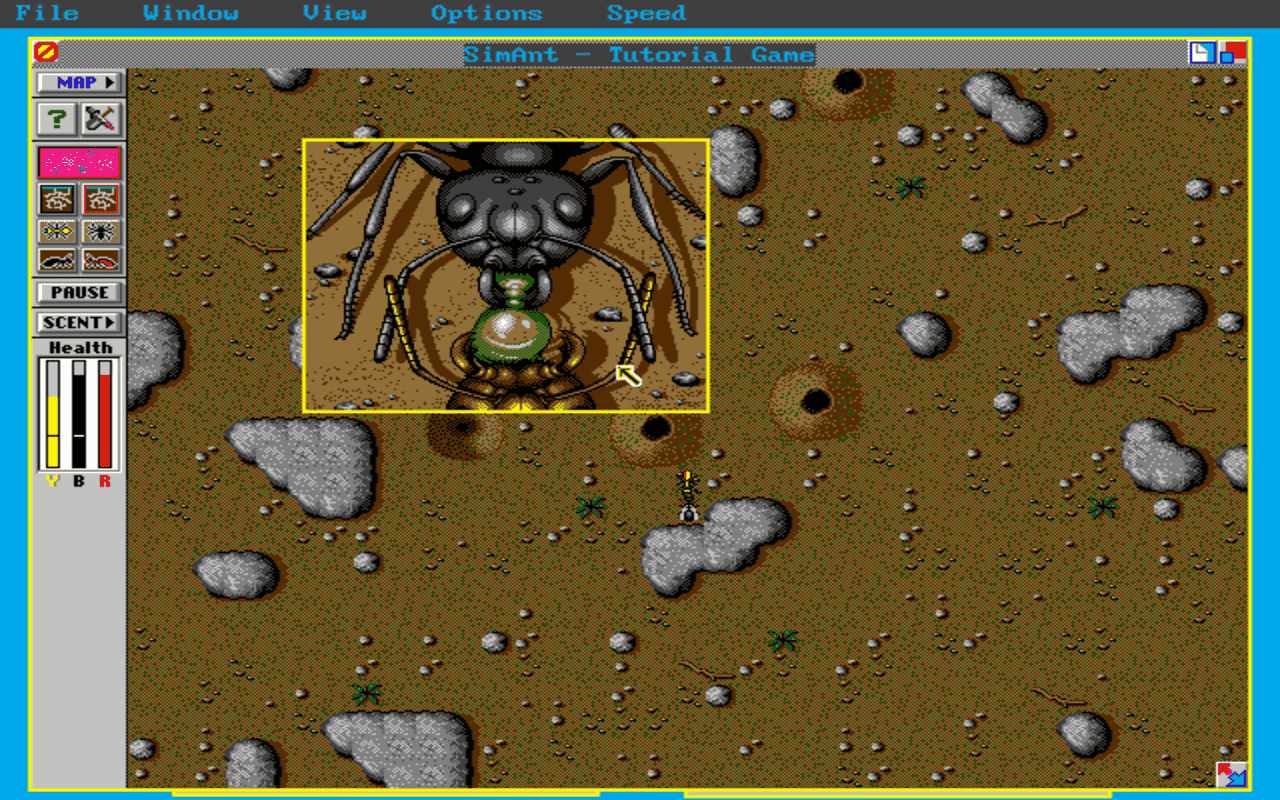This screenshot has width=1280, height=800.
Task: Open the Window menu
Action: (x=194, y=13)
